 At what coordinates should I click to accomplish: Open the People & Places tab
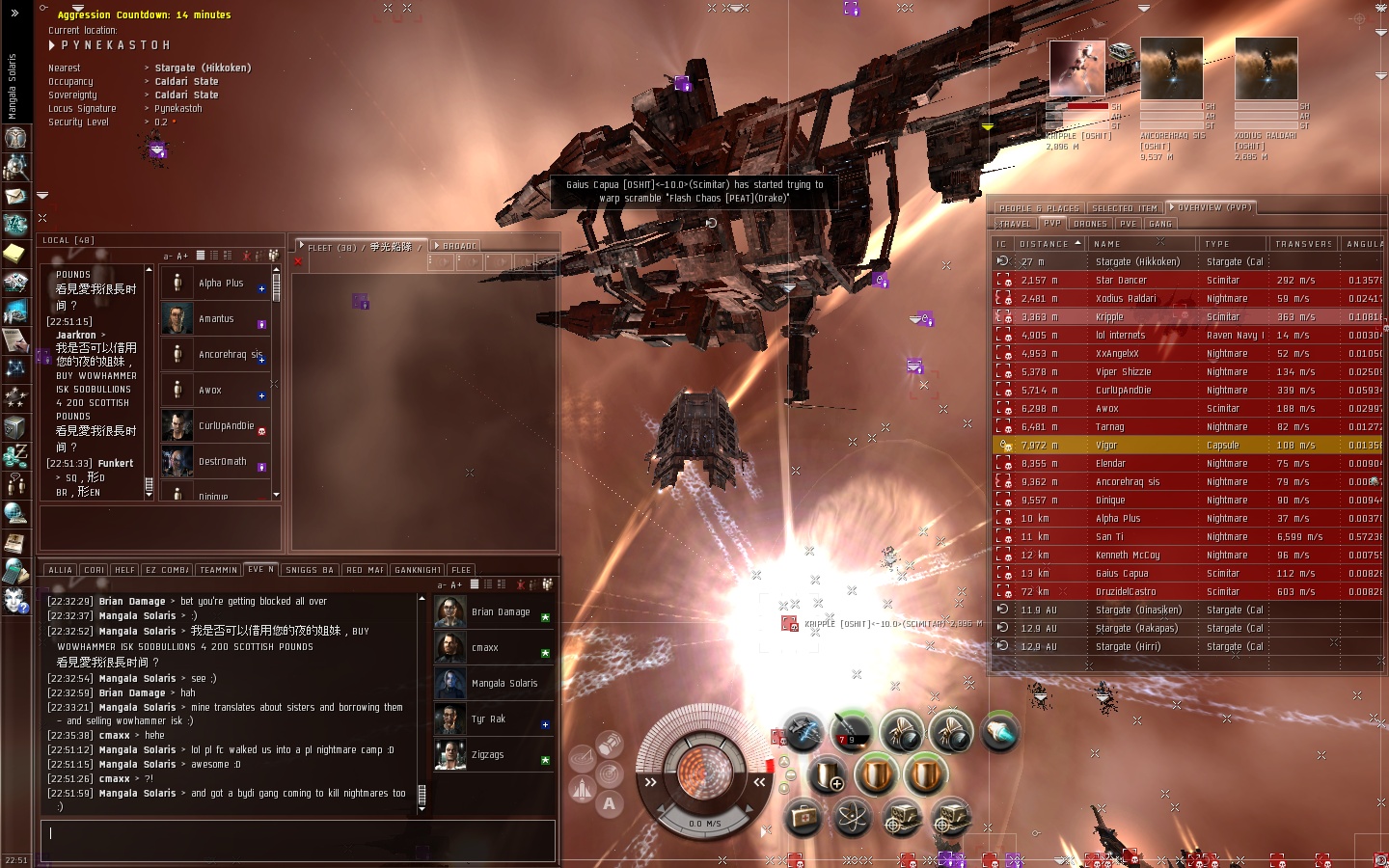1039,208
